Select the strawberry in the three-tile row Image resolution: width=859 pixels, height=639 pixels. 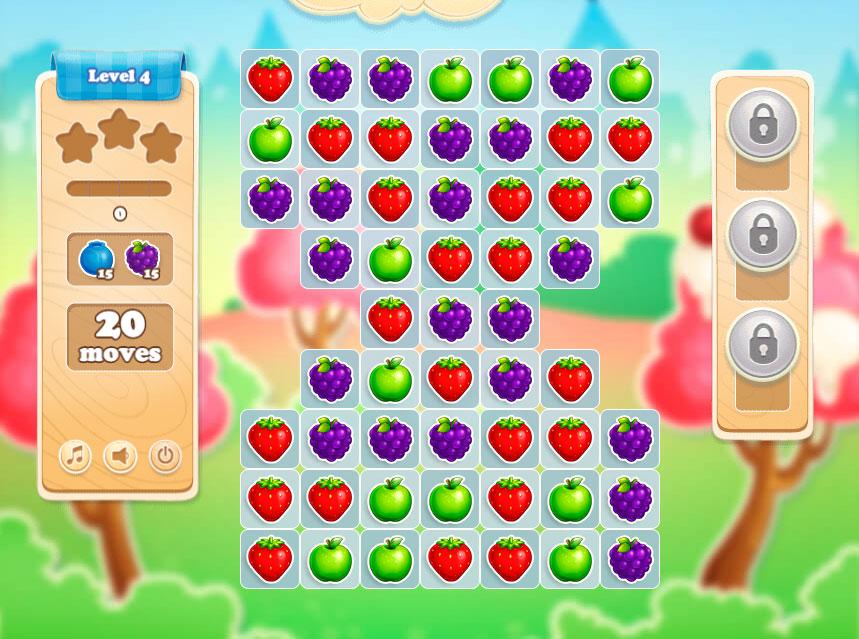click(390, 319)
